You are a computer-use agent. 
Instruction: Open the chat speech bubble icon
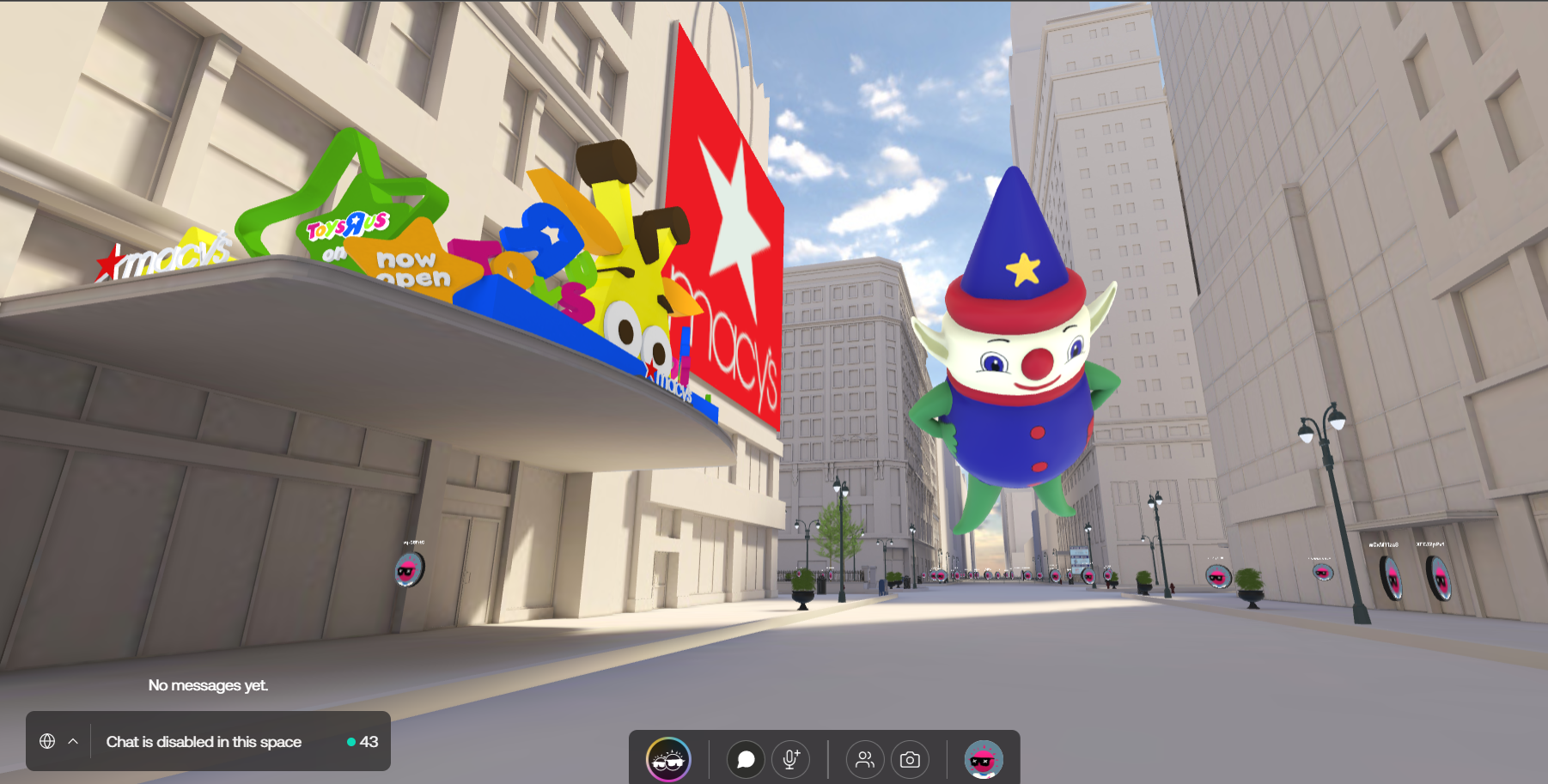click(746, 758)
